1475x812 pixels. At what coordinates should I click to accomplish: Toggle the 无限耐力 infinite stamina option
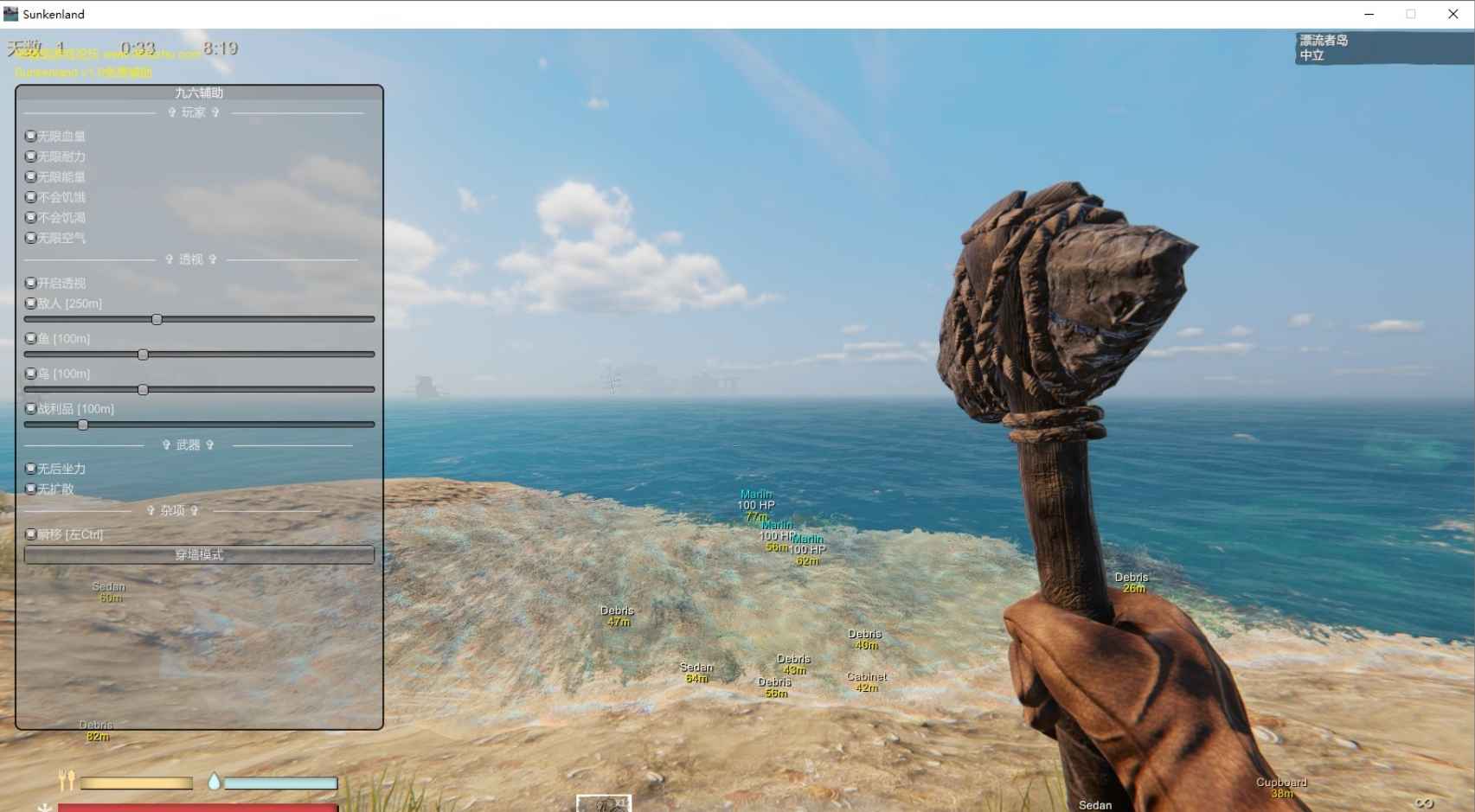click(30, 157)
